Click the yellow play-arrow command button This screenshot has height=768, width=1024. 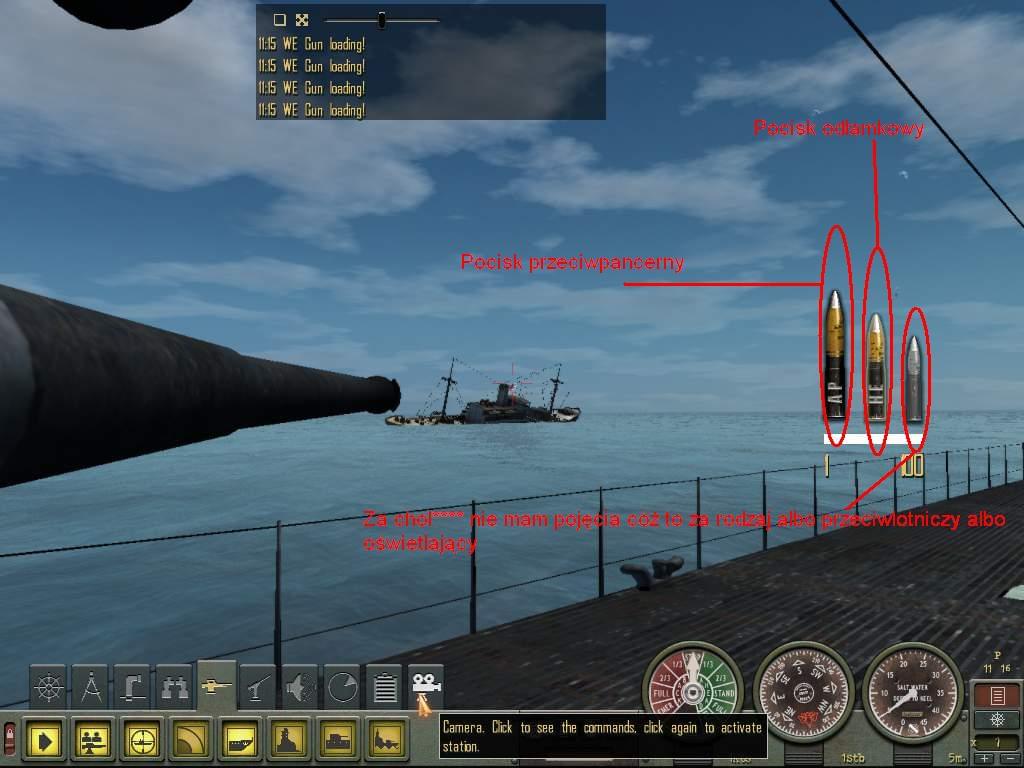pos(45,740)
